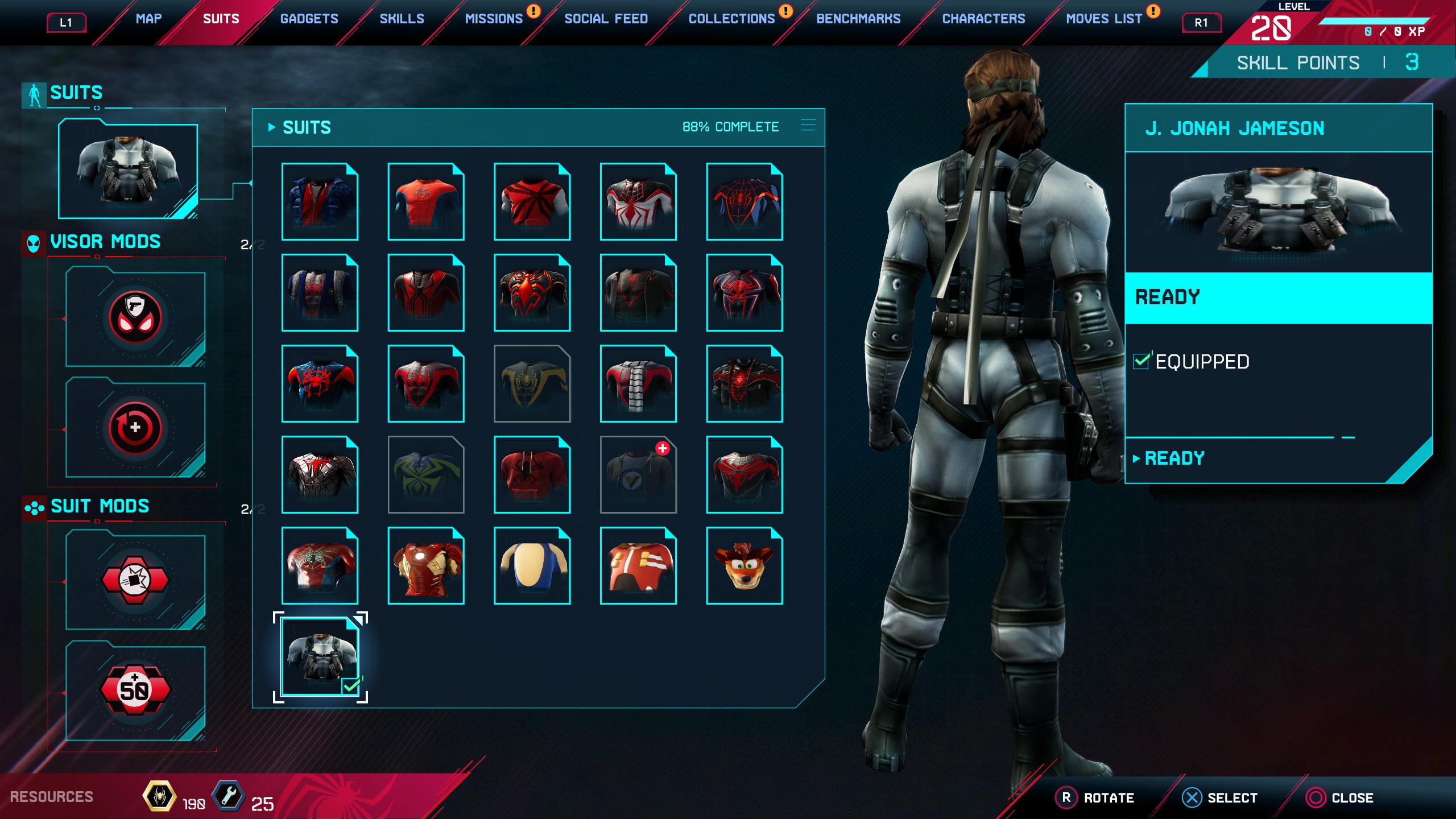This screenshot has width=1456, height=819.
Task: View the Characters tab
Action: [983, 19]
